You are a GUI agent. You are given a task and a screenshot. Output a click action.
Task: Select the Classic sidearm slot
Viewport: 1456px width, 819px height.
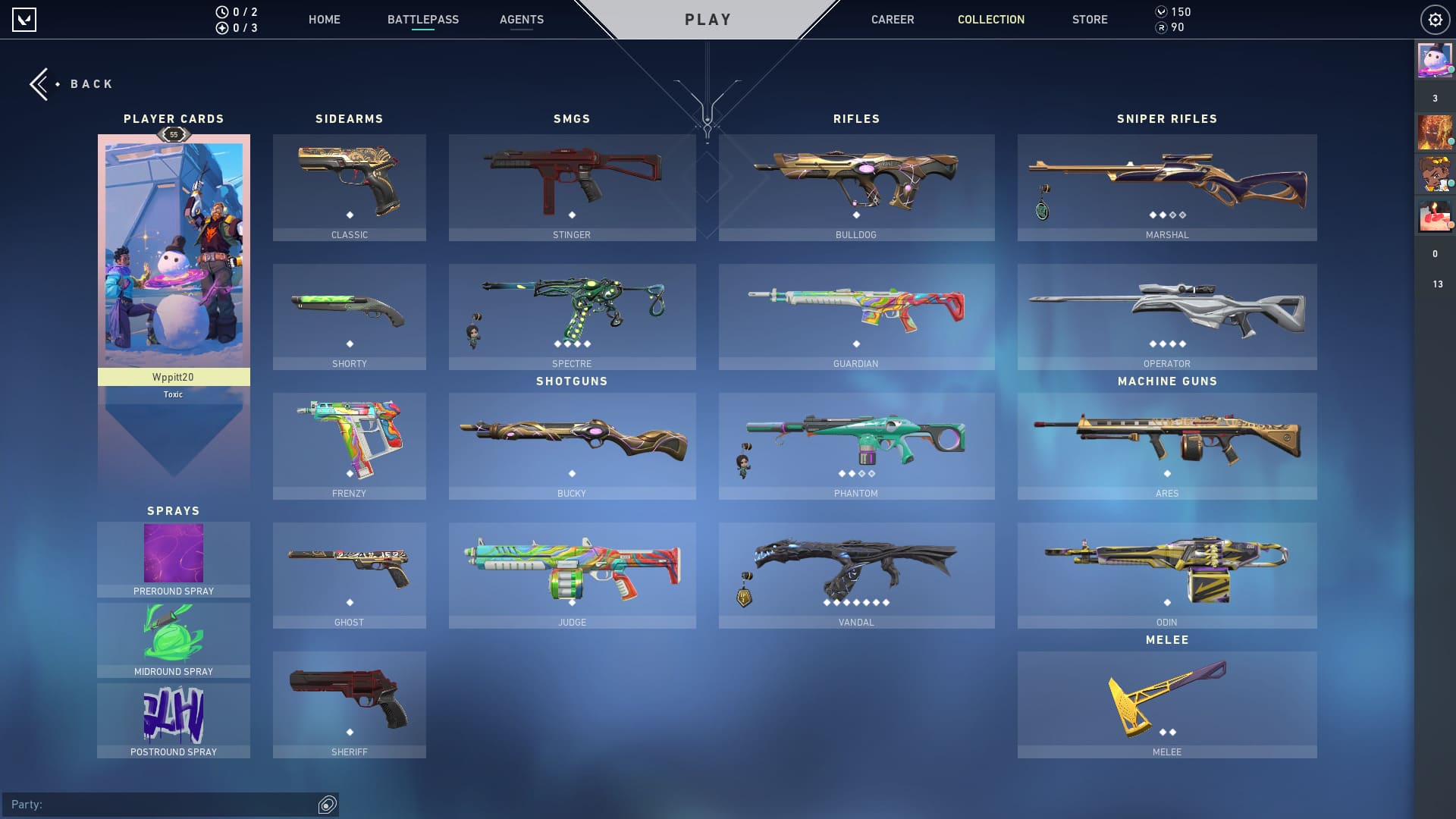(x=349, y=187)
